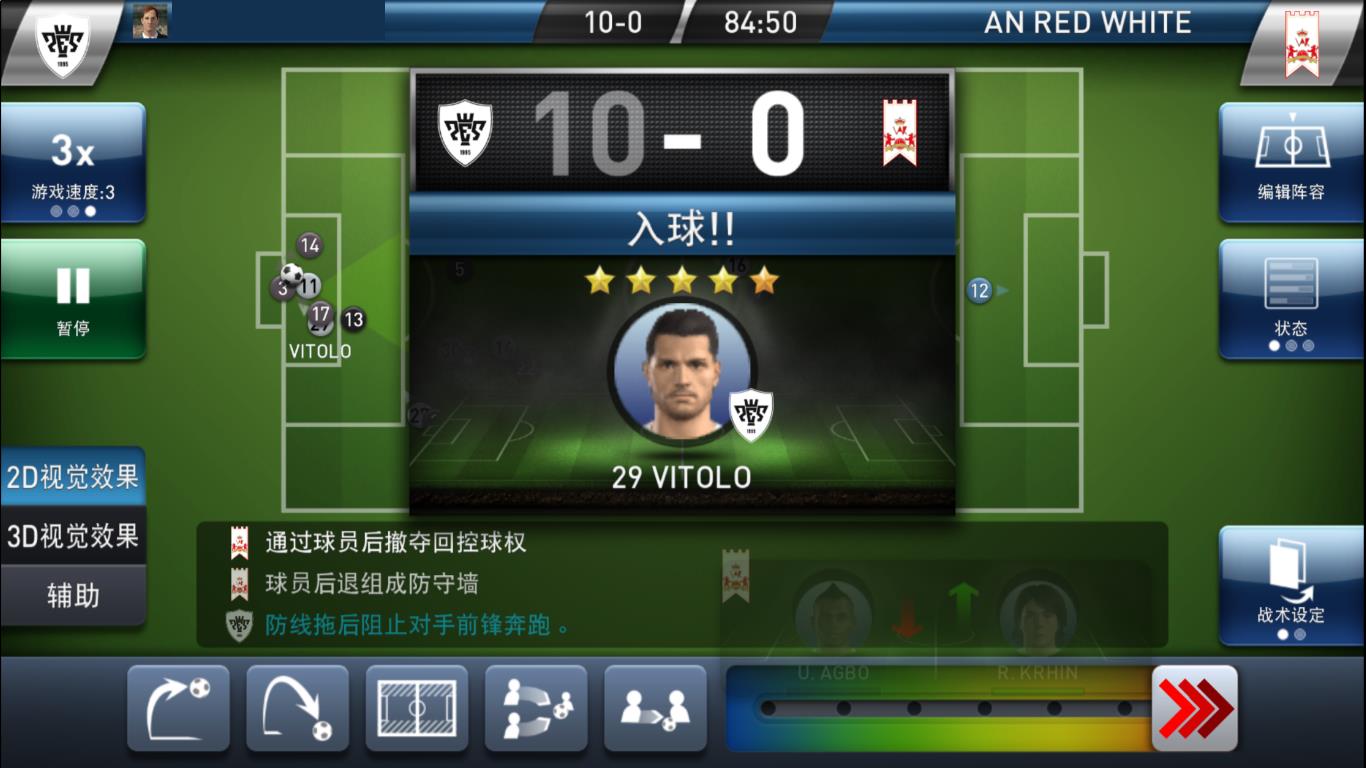Viewport: 1366px width, 768px height.
Task: Activate the two-player short pass tactic
Action: (655, 708)
